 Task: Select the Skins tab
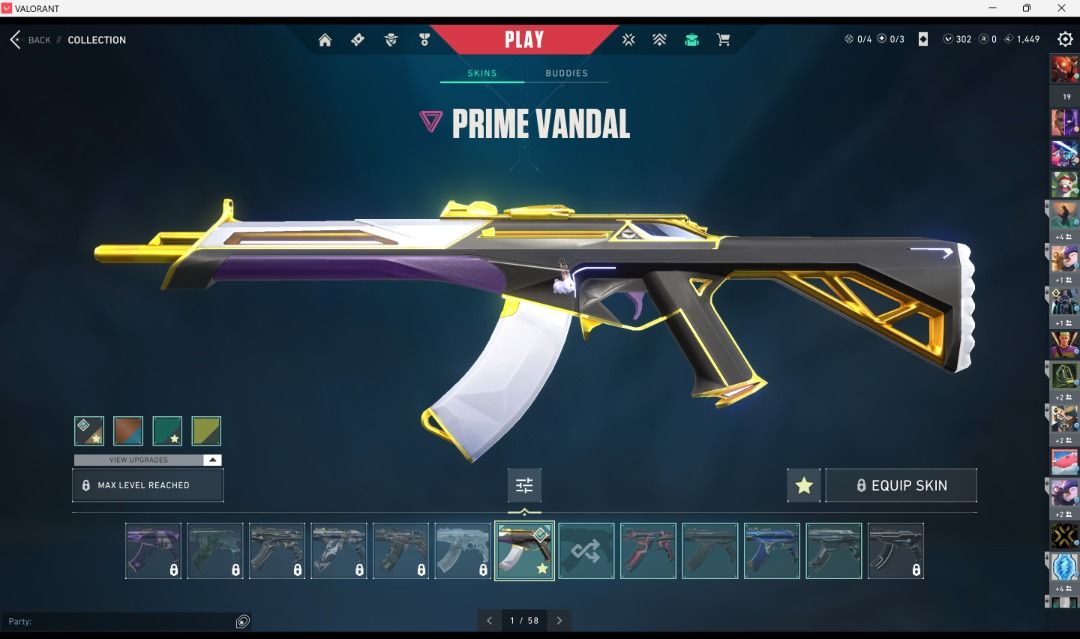coord(482,73)
